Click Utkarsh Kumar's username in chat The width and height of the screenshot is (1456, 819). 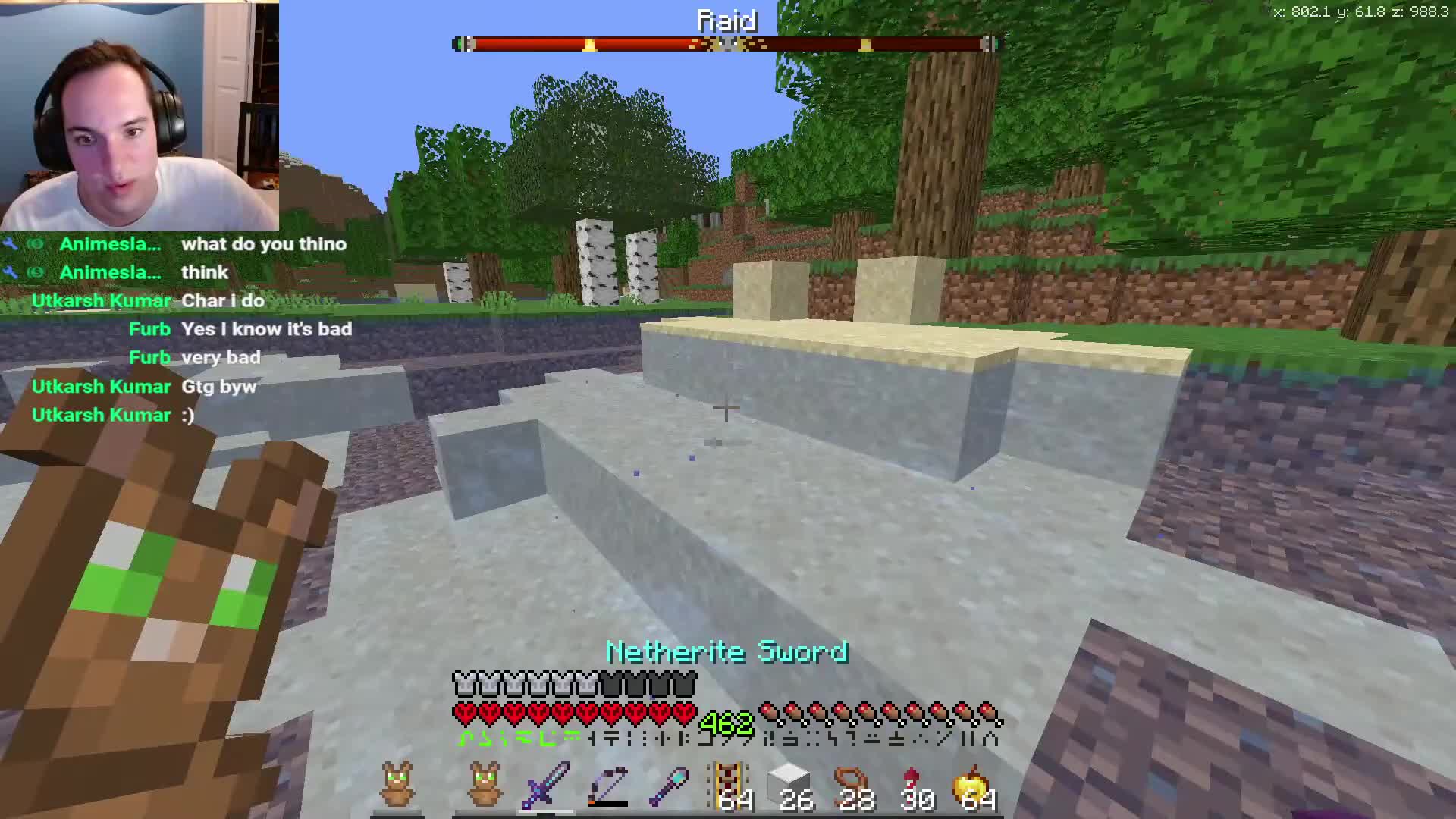pyautogui.click(x=101, y=300)
